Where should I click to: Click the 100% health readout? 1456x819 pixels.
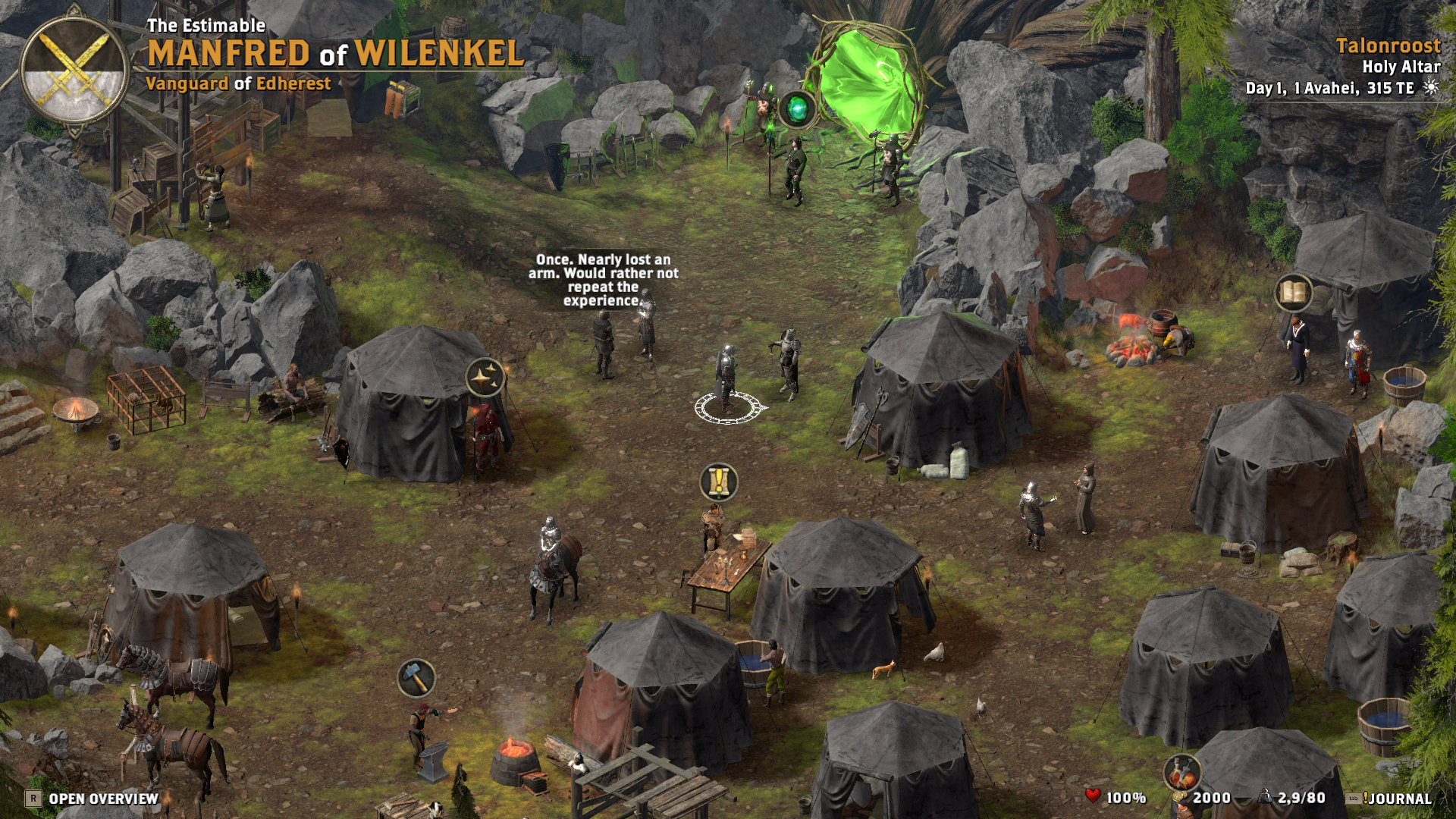click(1128, 797)
